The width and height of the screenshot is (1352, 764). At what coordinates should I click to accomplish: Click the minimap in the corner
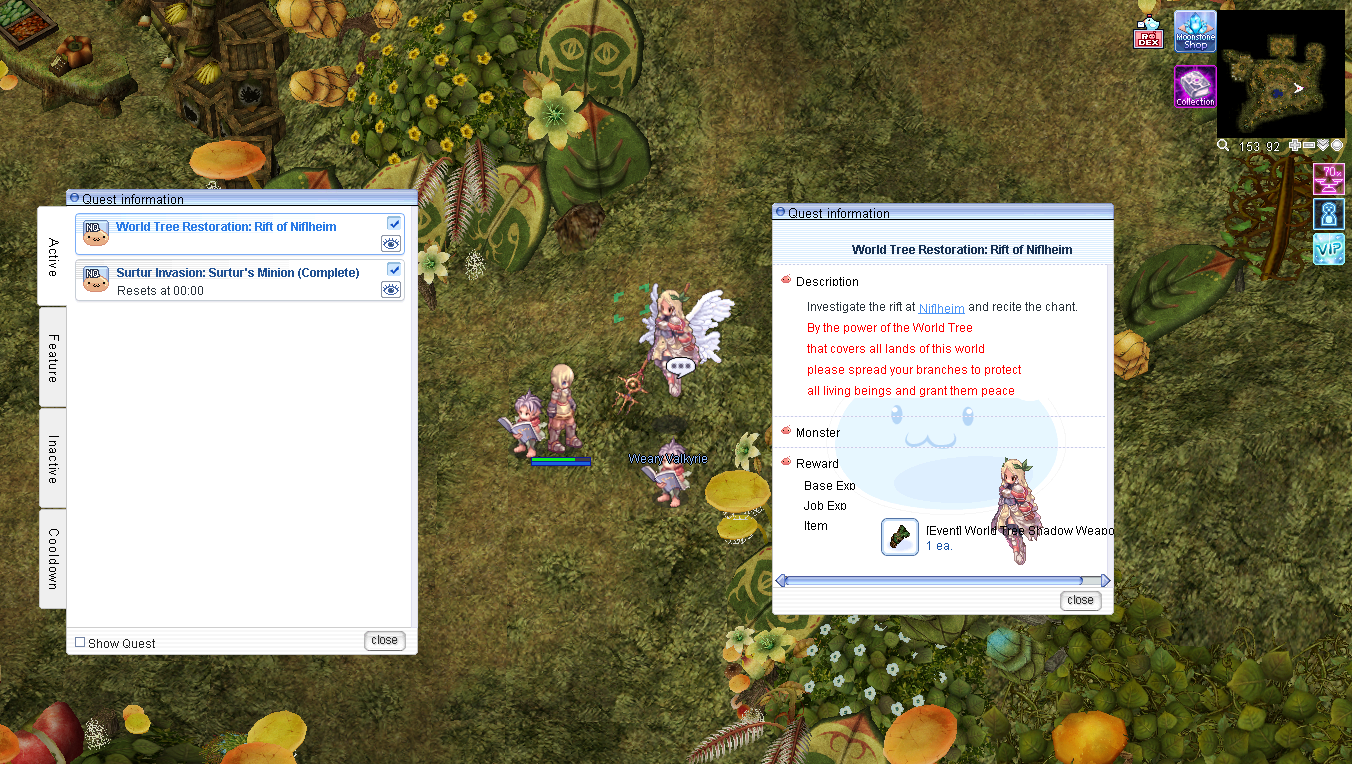tap(1280, 74)
